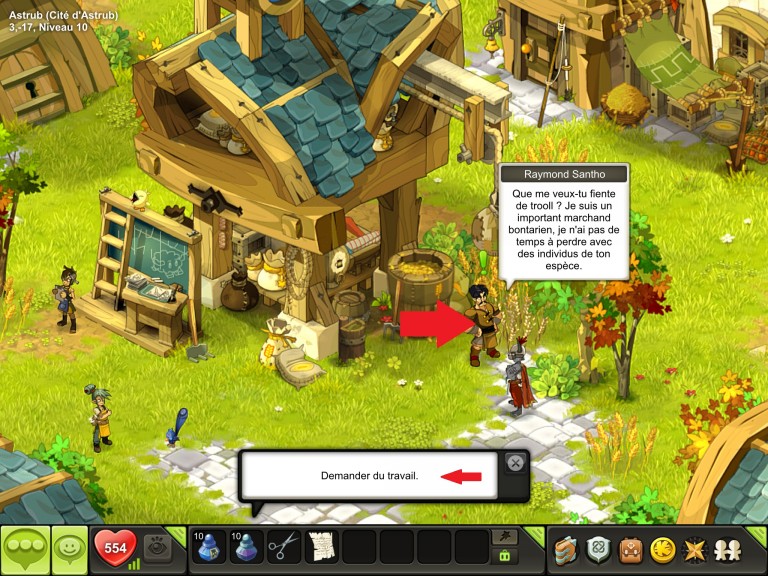Switch hotbar to the green items tab
The image size is (768, 576).
pyautogui.click(x=504, y=556)
